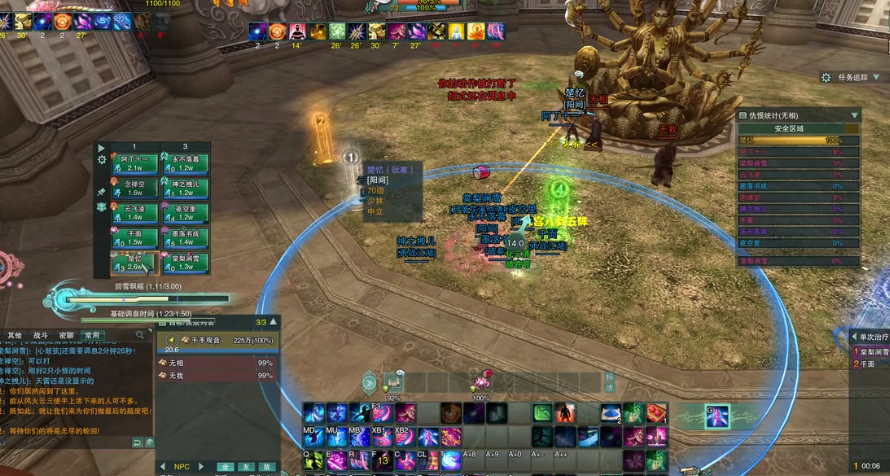890x476 pixels.
Task: Click raid member 千面's frame
Action: pyautogui.click(x=132, y=239)
